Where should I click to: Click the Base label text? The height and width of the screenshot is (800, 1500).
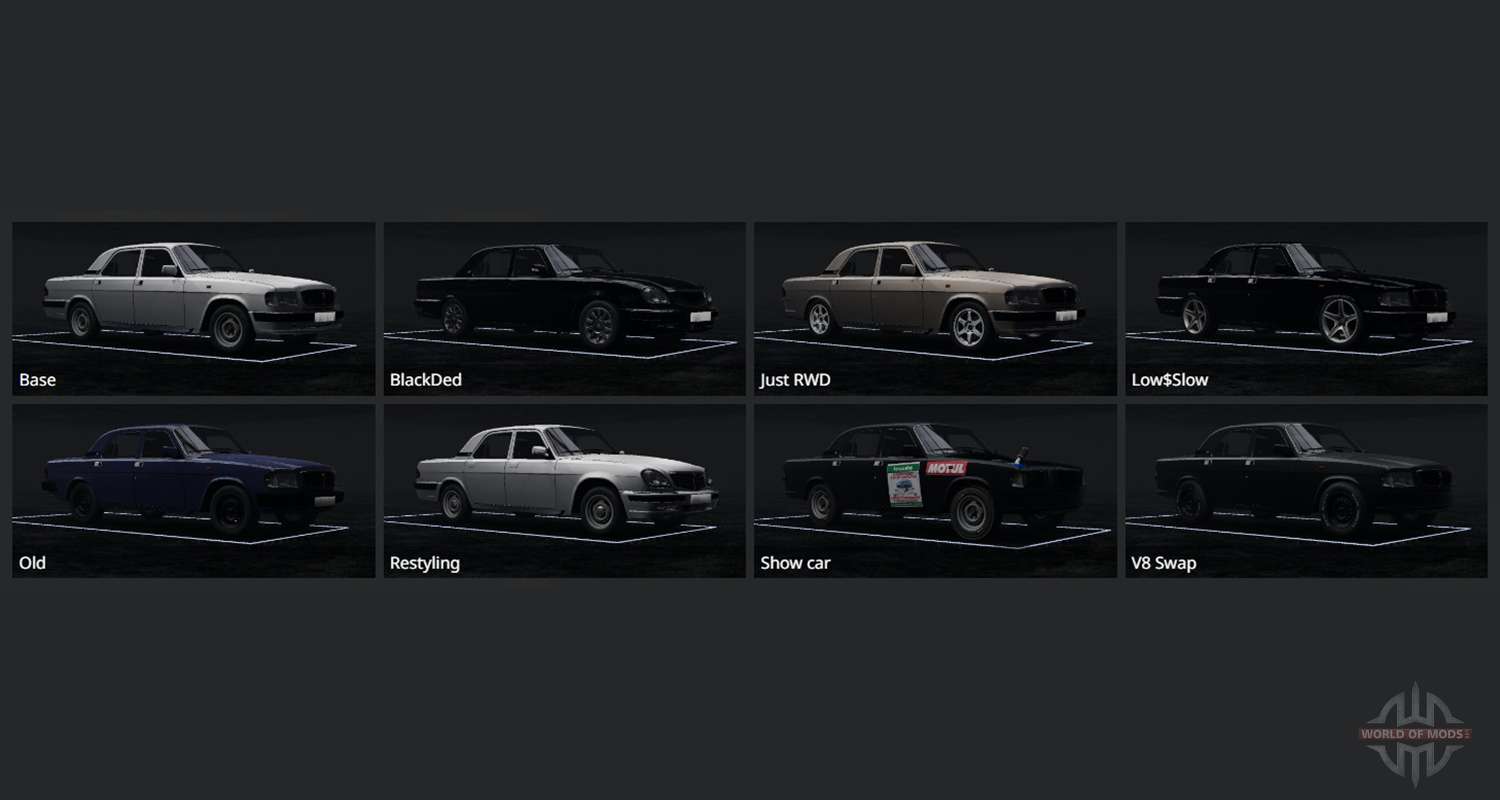point(37,379)
